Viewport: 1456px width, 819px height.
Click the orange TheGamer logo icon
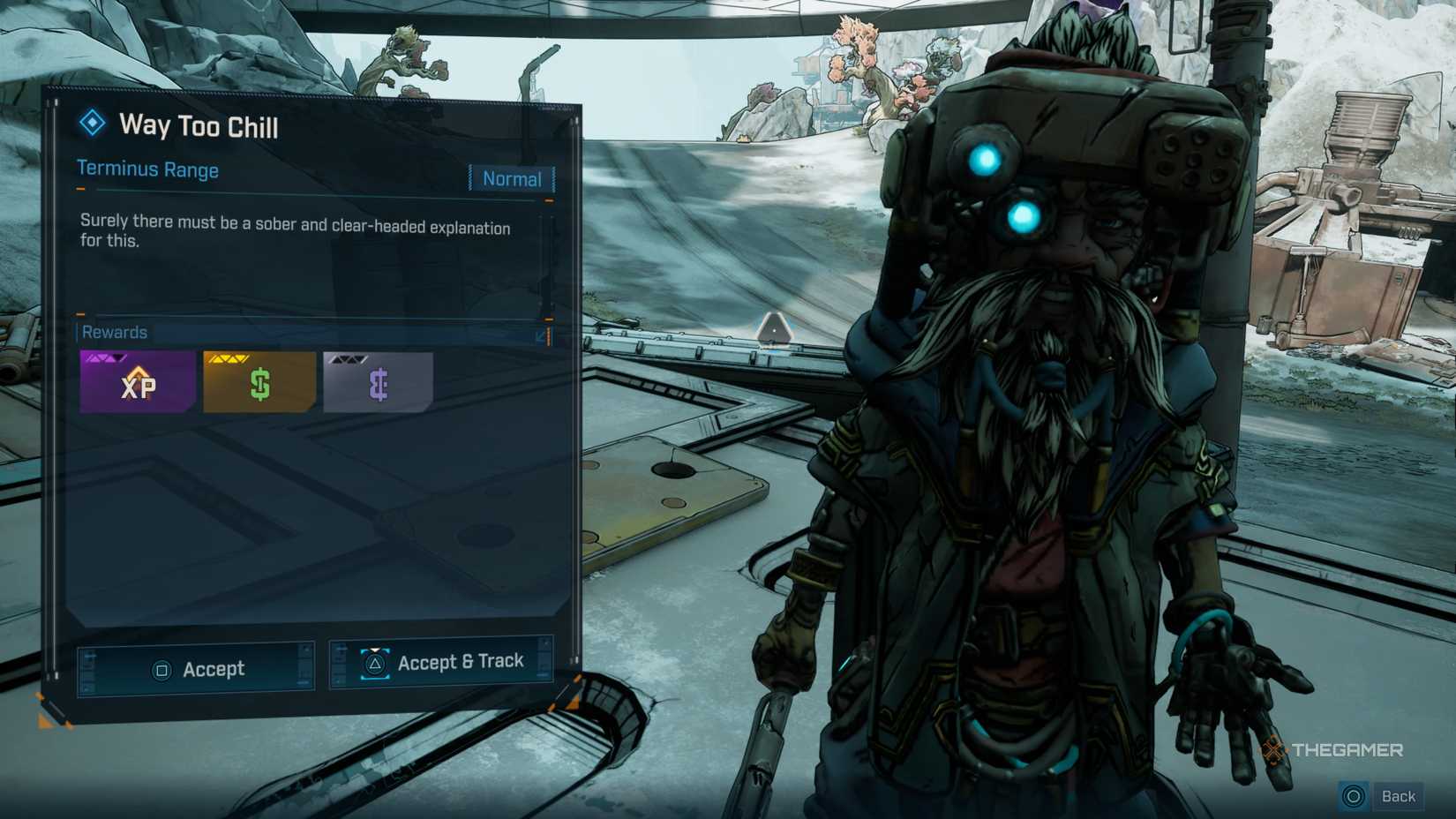pyautogui.click(x=1271, y=751)
